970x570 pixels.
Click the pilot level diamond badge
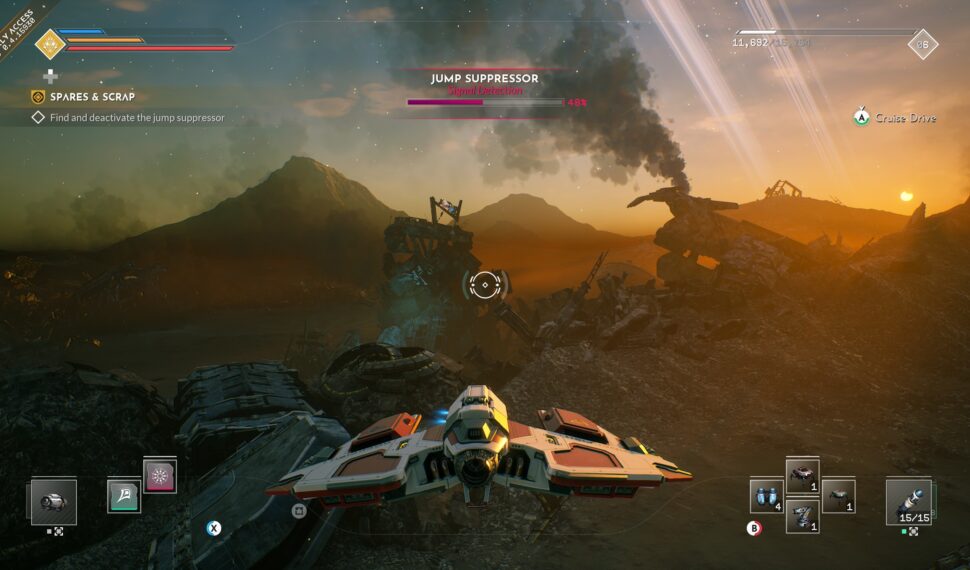click(922, 44)
